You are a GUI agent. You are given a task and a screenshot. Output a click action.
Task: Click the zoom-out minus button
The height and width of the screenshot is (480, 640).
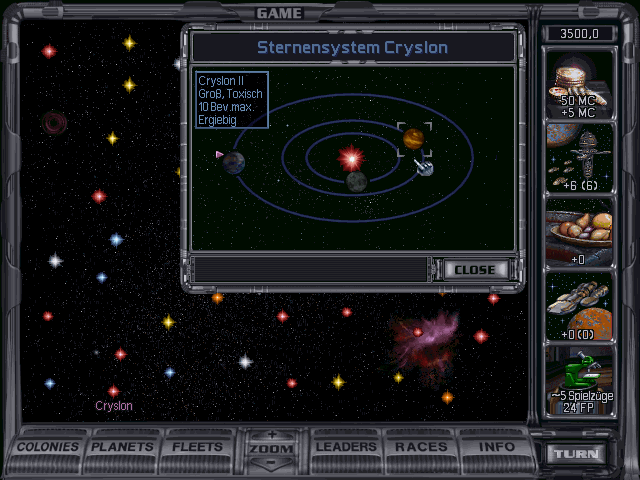(269, 464)
